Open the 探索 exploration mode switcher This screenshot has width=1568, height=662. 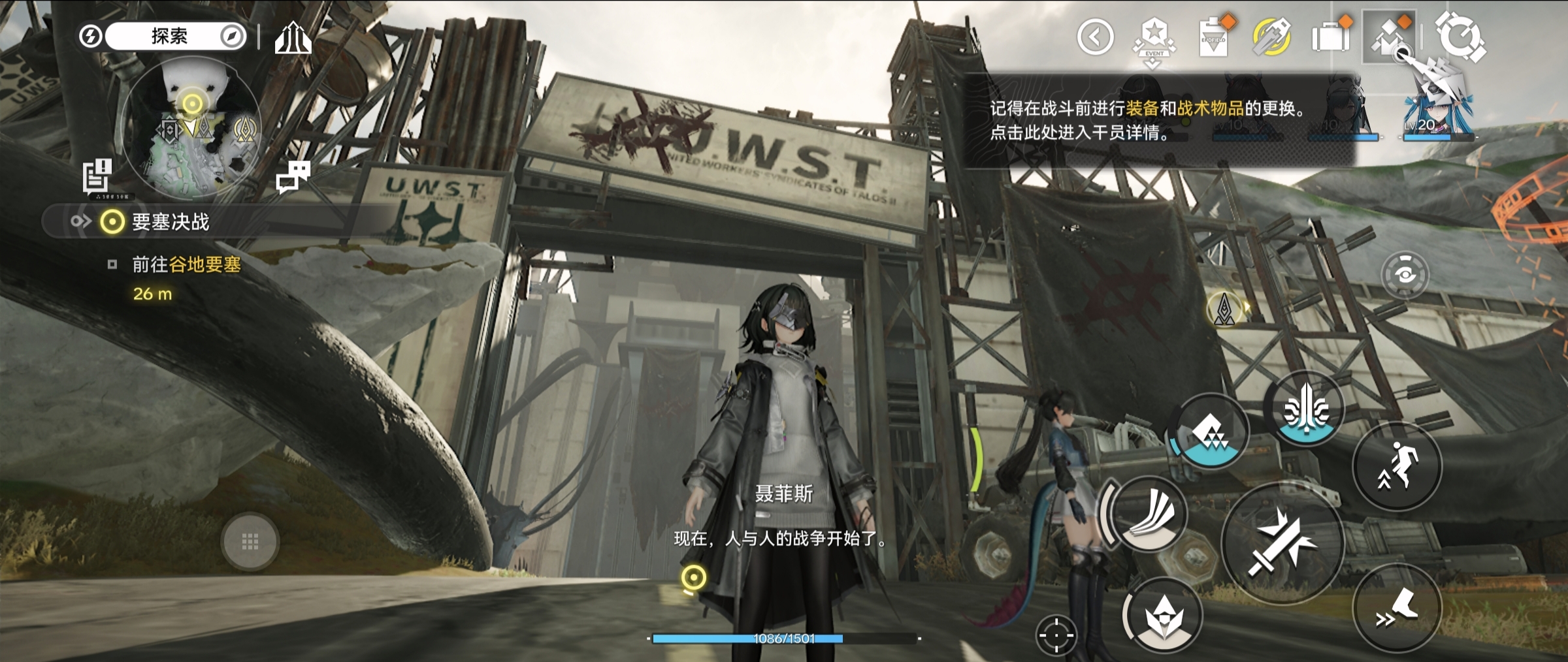(170, 37)
